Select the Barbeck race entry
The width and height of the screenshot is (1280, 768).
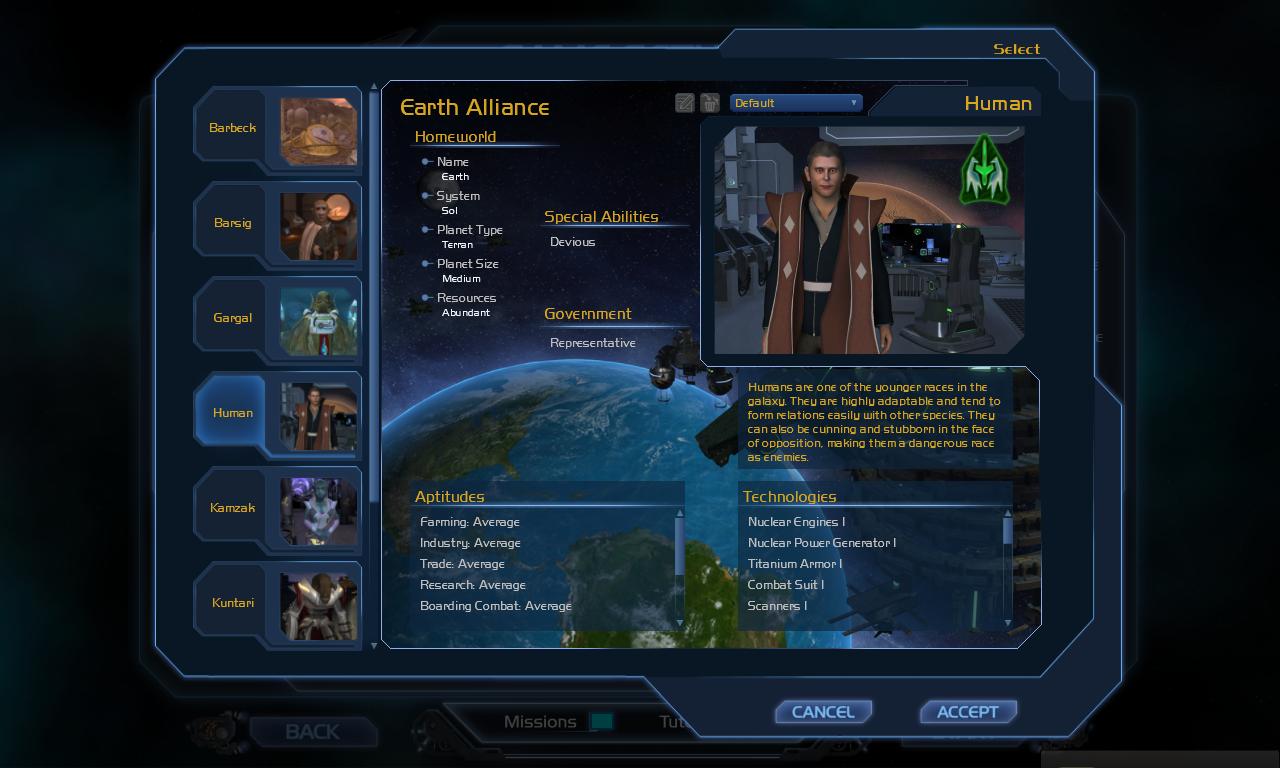point(276,128)
